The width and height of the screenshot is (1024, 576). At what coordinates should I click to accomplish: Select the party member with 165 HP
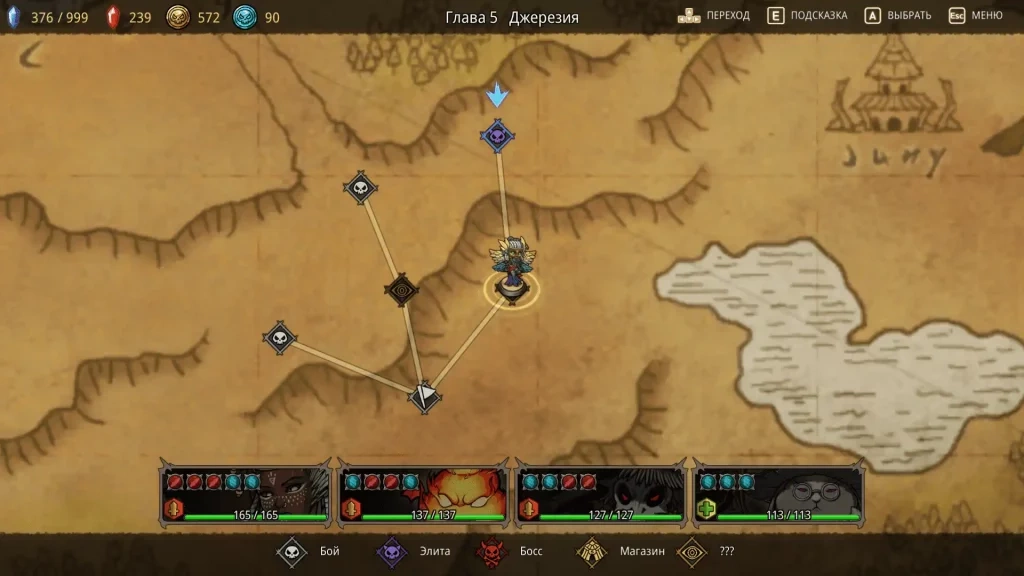(x=246, y=495)
